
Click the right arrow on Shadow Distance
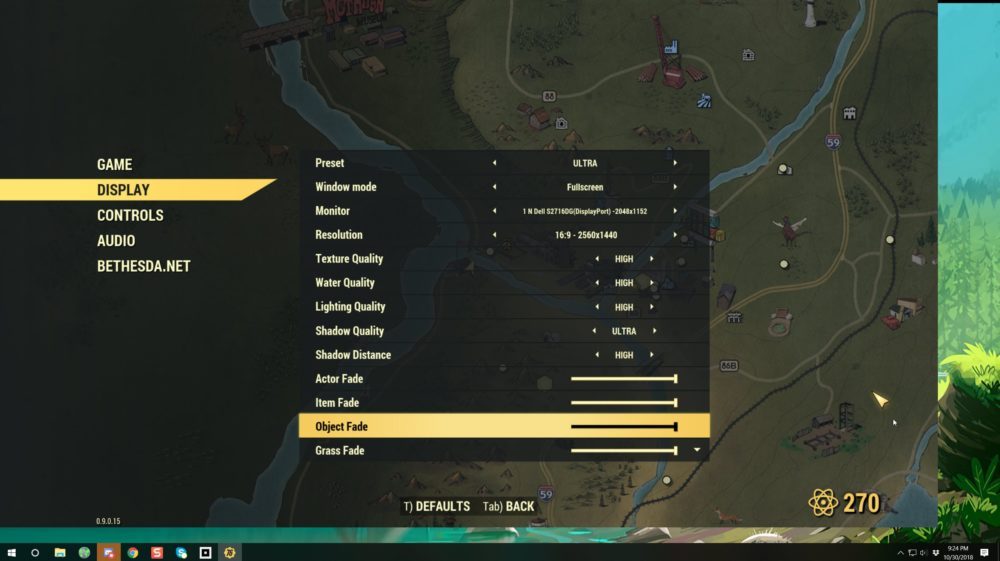(652, 355)
